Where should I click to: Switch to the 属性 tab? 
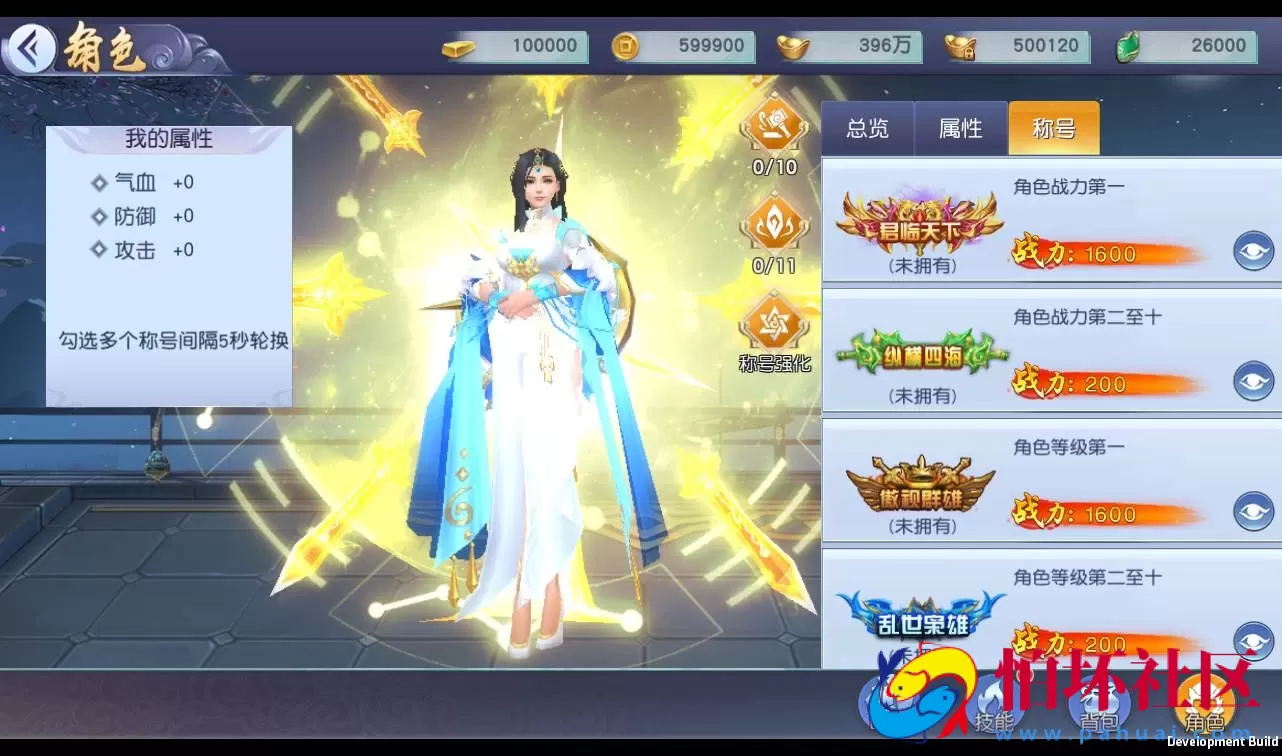[x=959, y=128]
